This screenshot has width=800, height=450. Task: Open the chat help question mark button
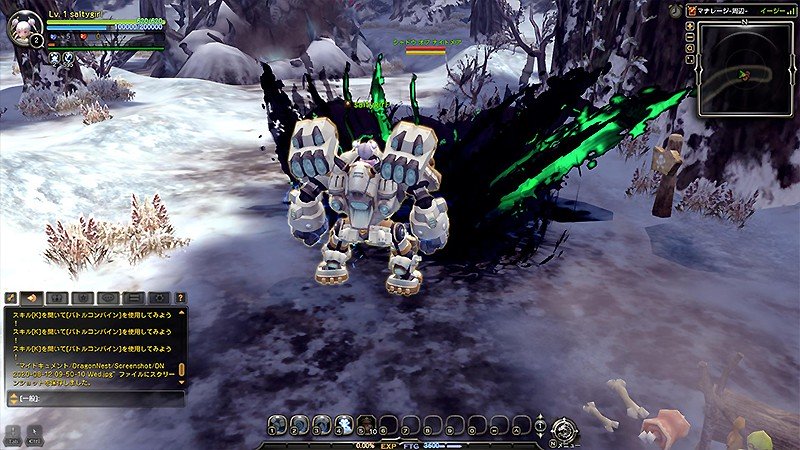180,298
